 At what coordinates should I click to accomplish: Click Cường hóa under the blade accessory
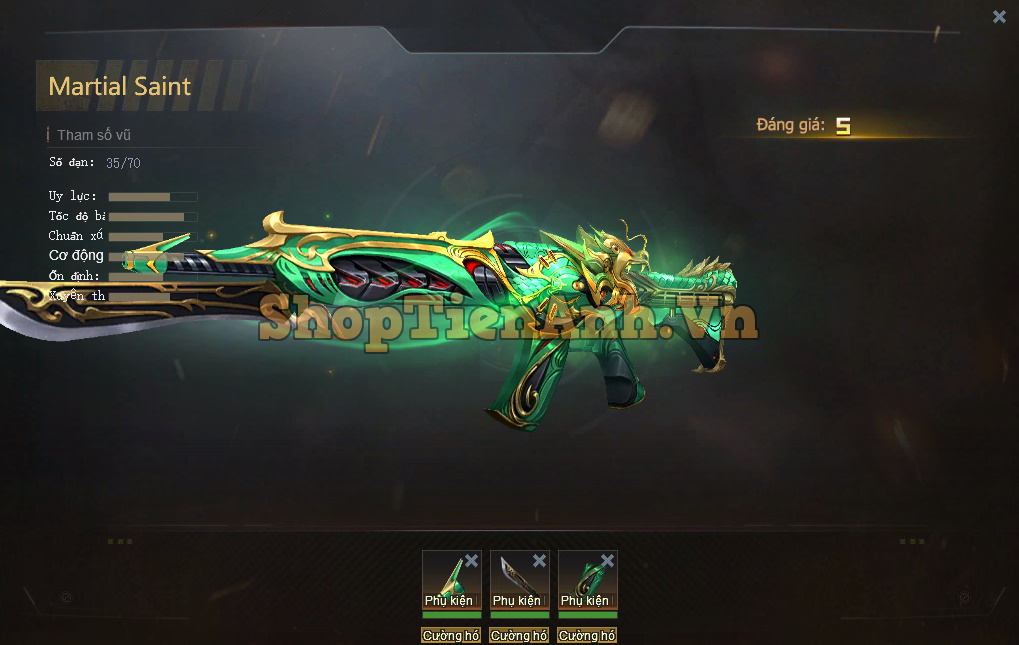point(519,635)
